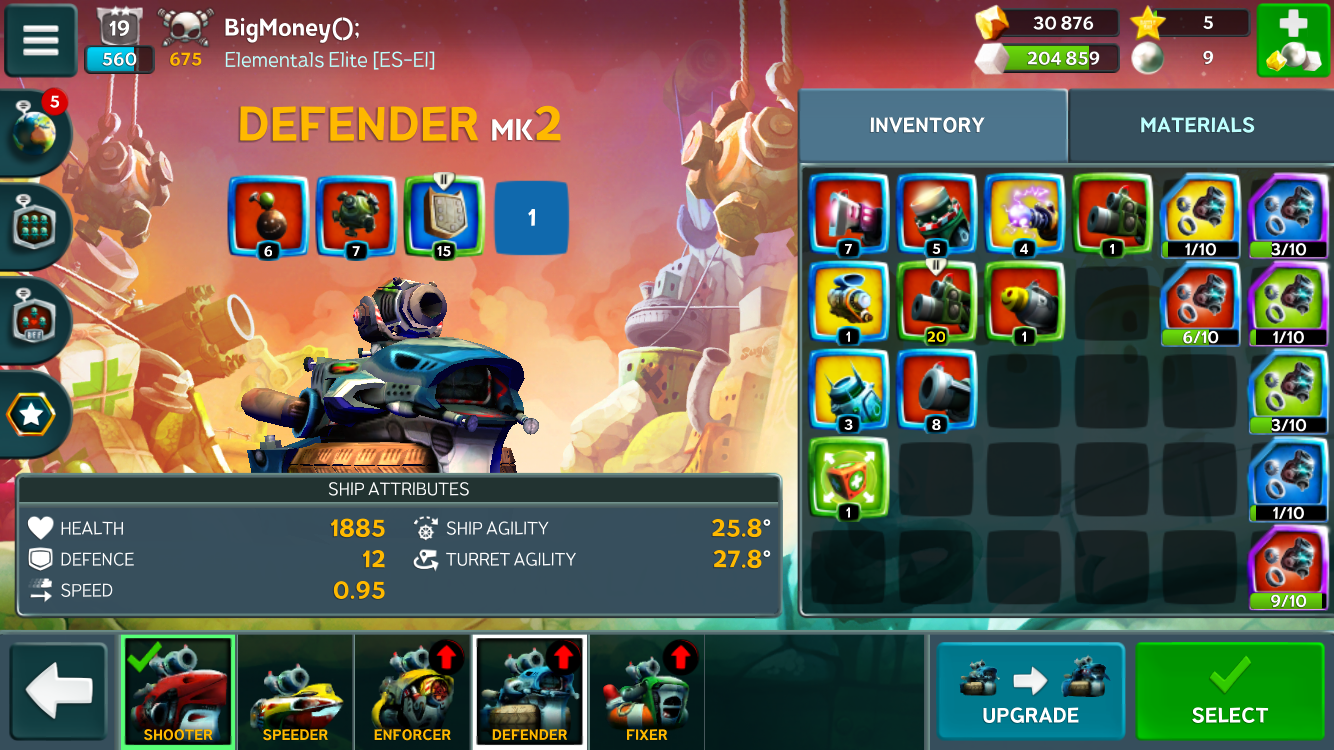
Task: Open the hamburger main menu
Action: tap(41, 41)
